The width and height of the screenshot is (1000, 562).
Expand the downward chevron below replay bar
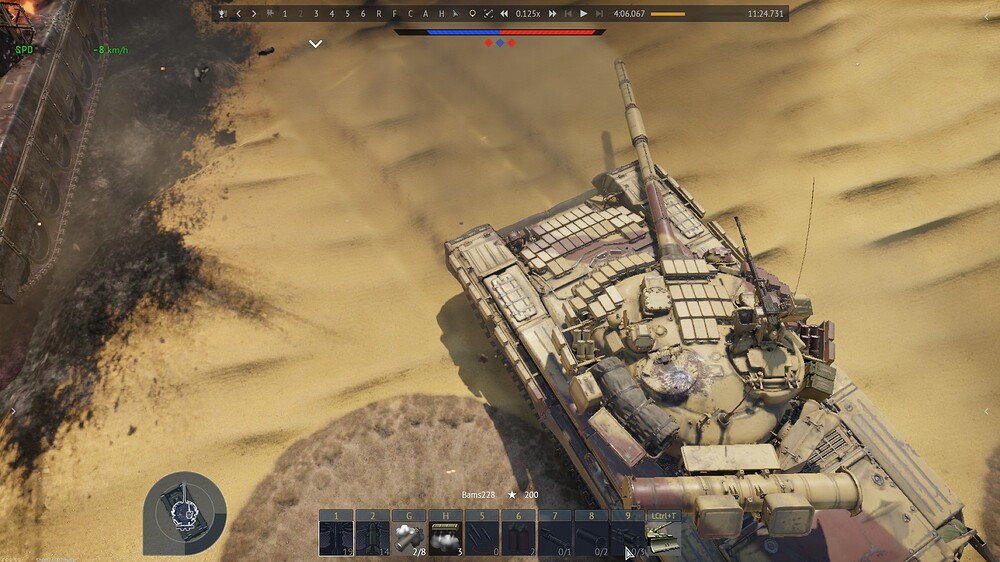point(315,44)
